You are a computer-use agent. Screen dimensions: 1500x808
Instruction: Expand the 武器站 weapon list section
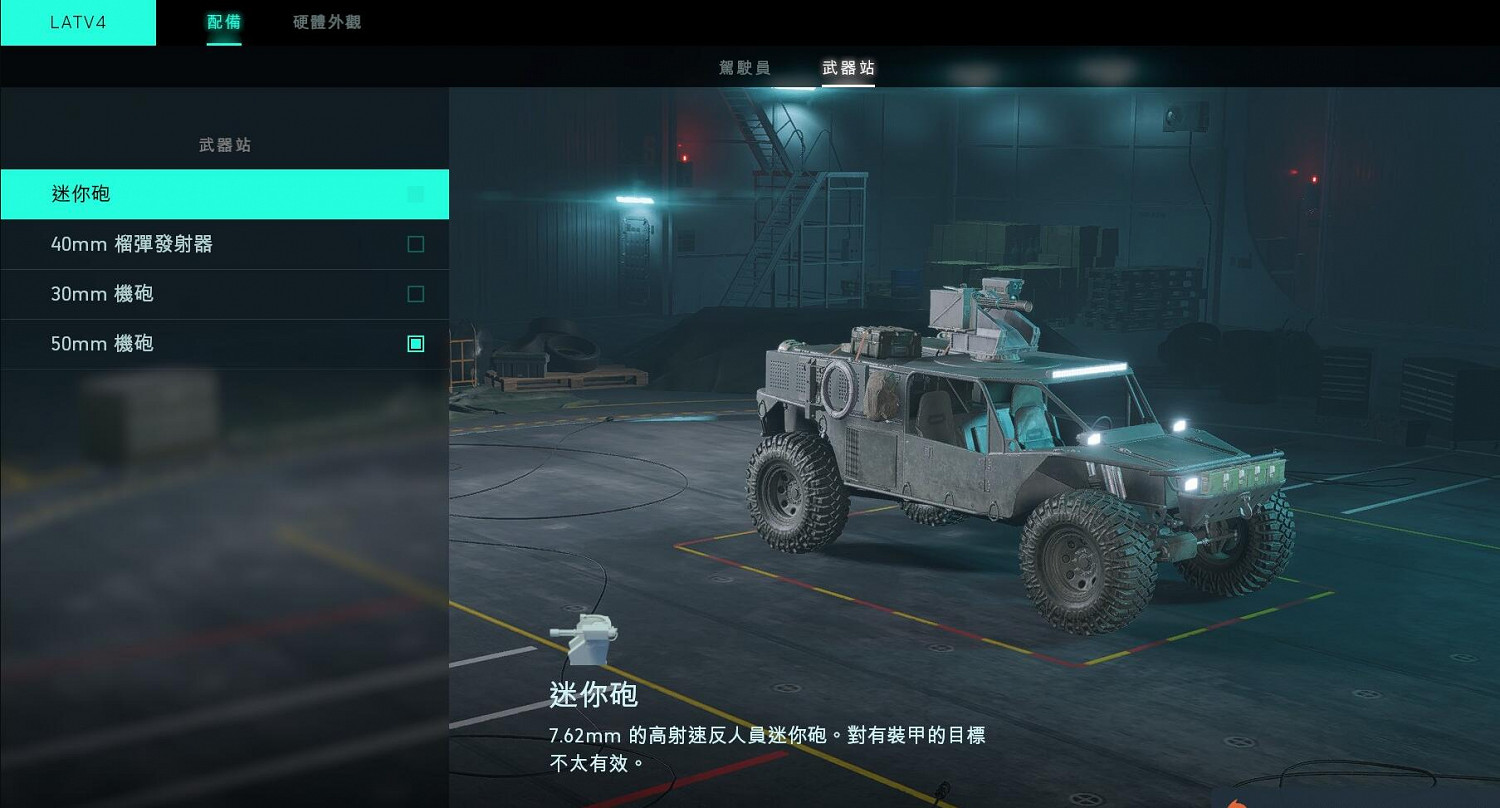pos(224,145)
